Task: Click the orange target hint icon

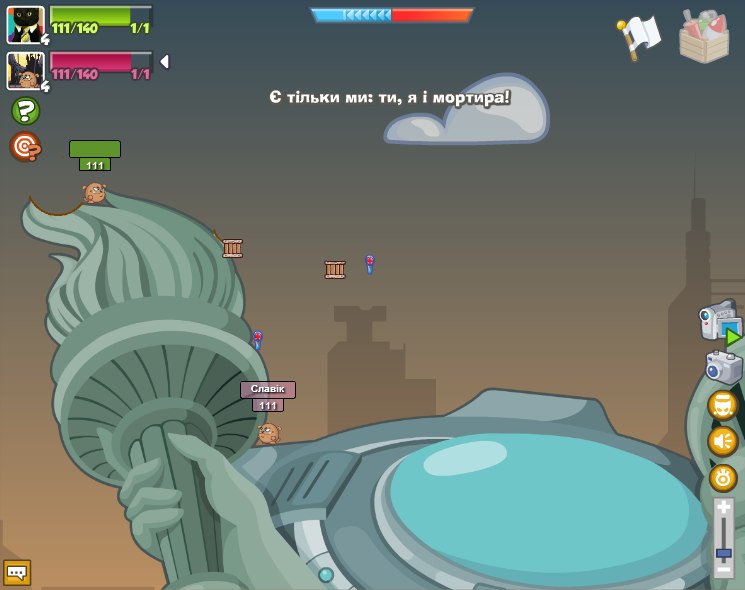Action: pyautogui.click(x=25, y=147)
